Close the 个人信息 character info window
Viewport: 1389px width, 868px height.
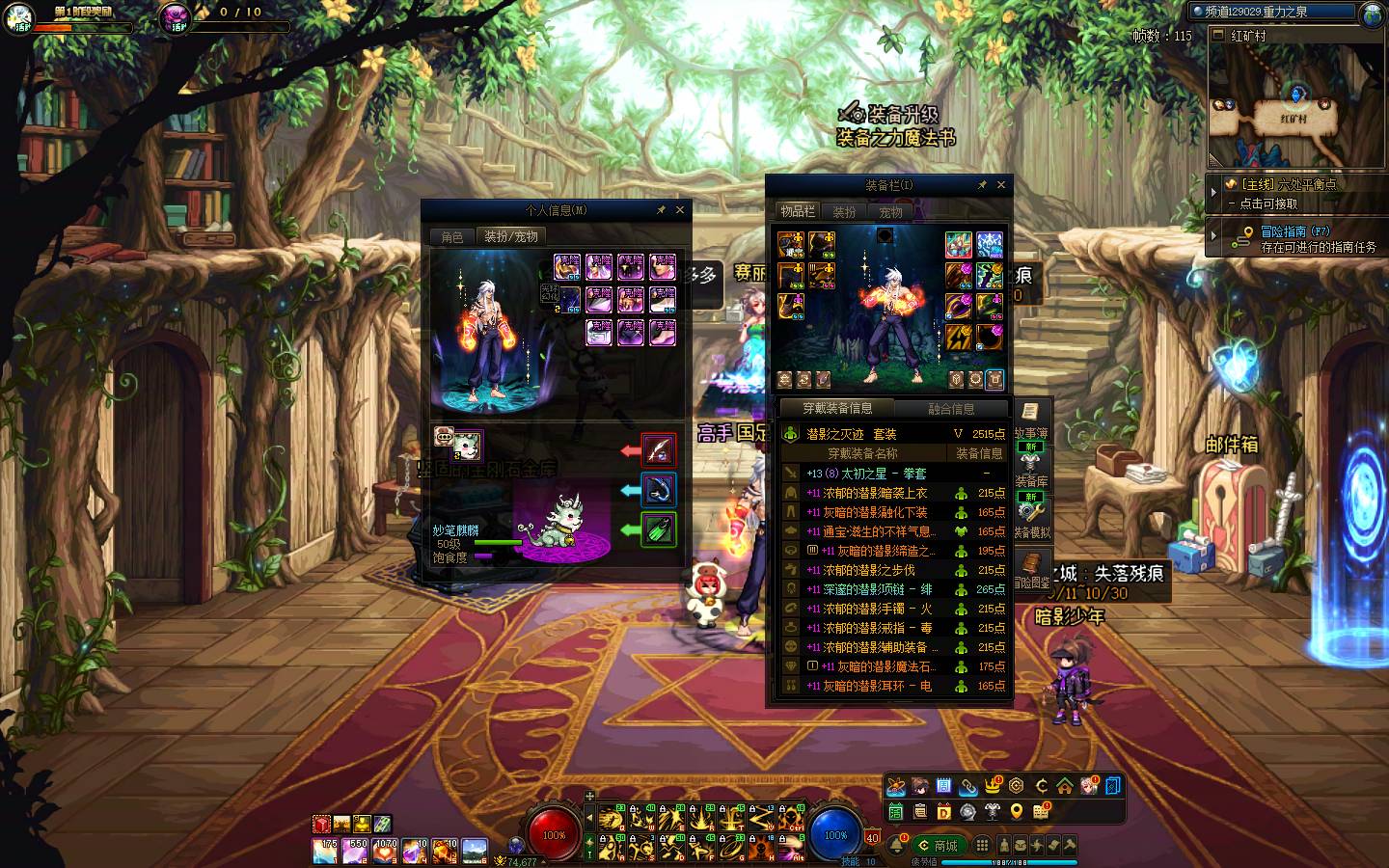click(680, 209)
